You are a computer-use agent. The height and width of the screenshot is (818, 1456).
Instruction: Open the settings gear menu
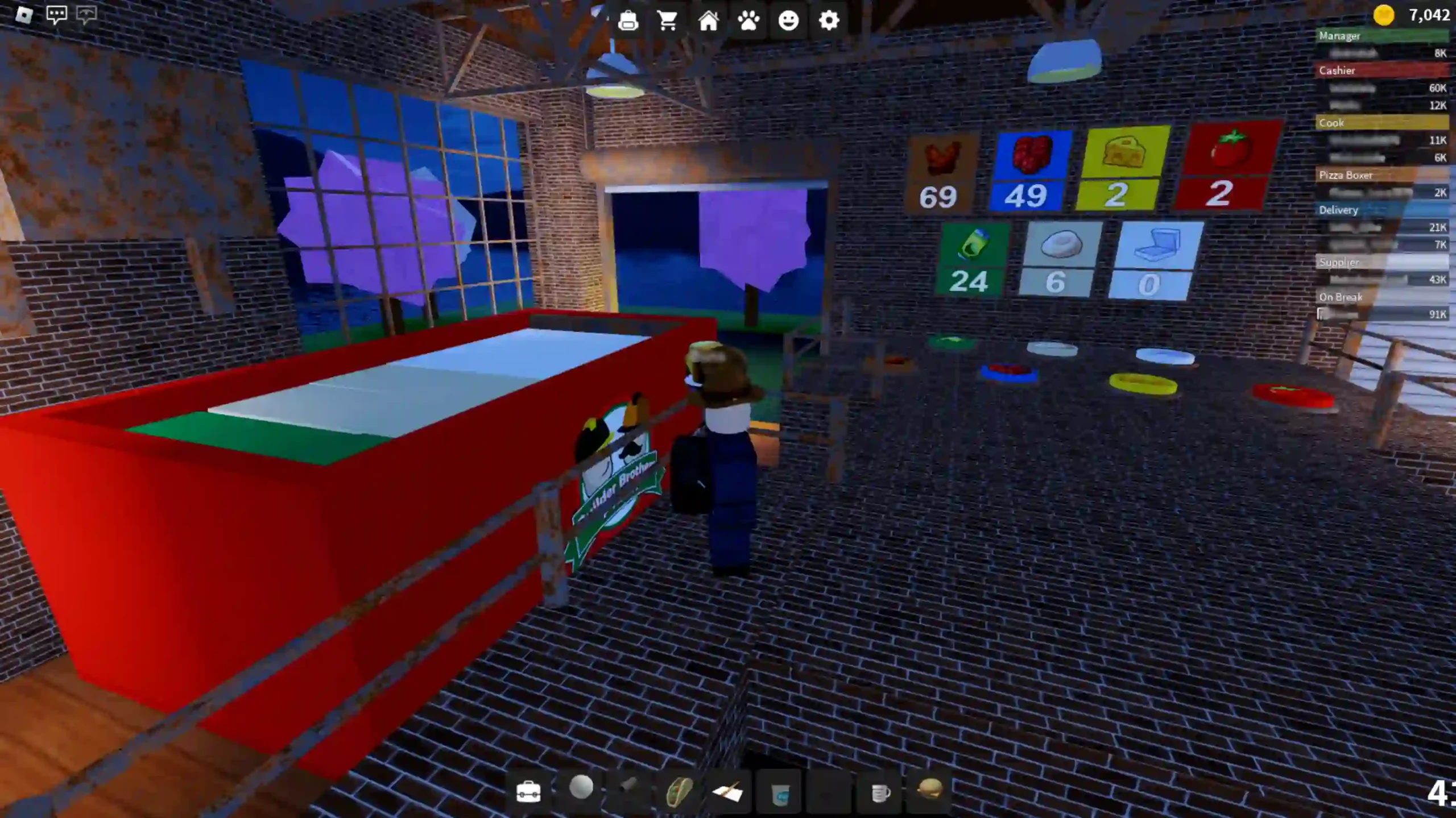(829, 21)
